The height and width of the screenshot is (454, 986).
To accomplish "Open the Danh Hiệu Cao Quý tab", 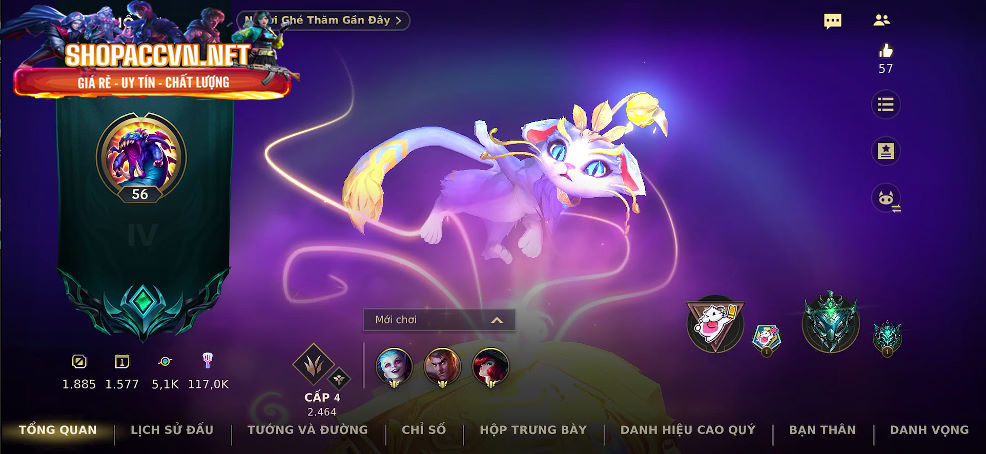I will pyautogui.click(x=687, y=430).
